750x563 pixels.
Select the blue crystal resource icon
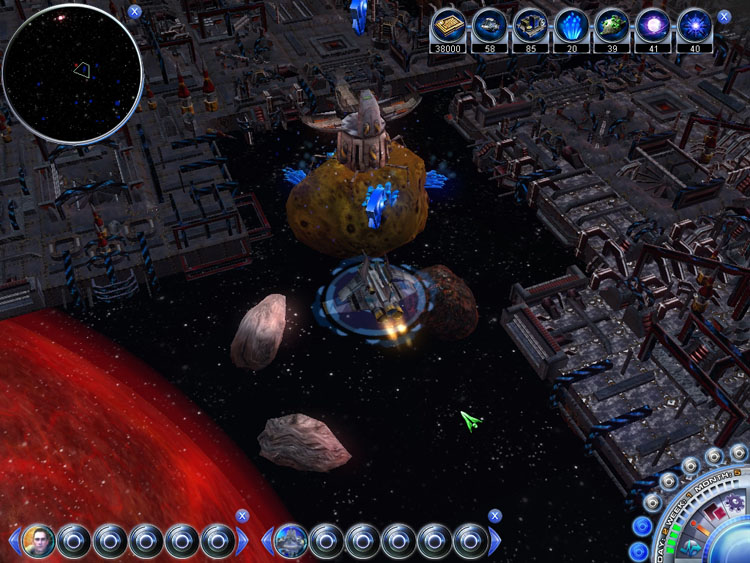pos(570,25)
